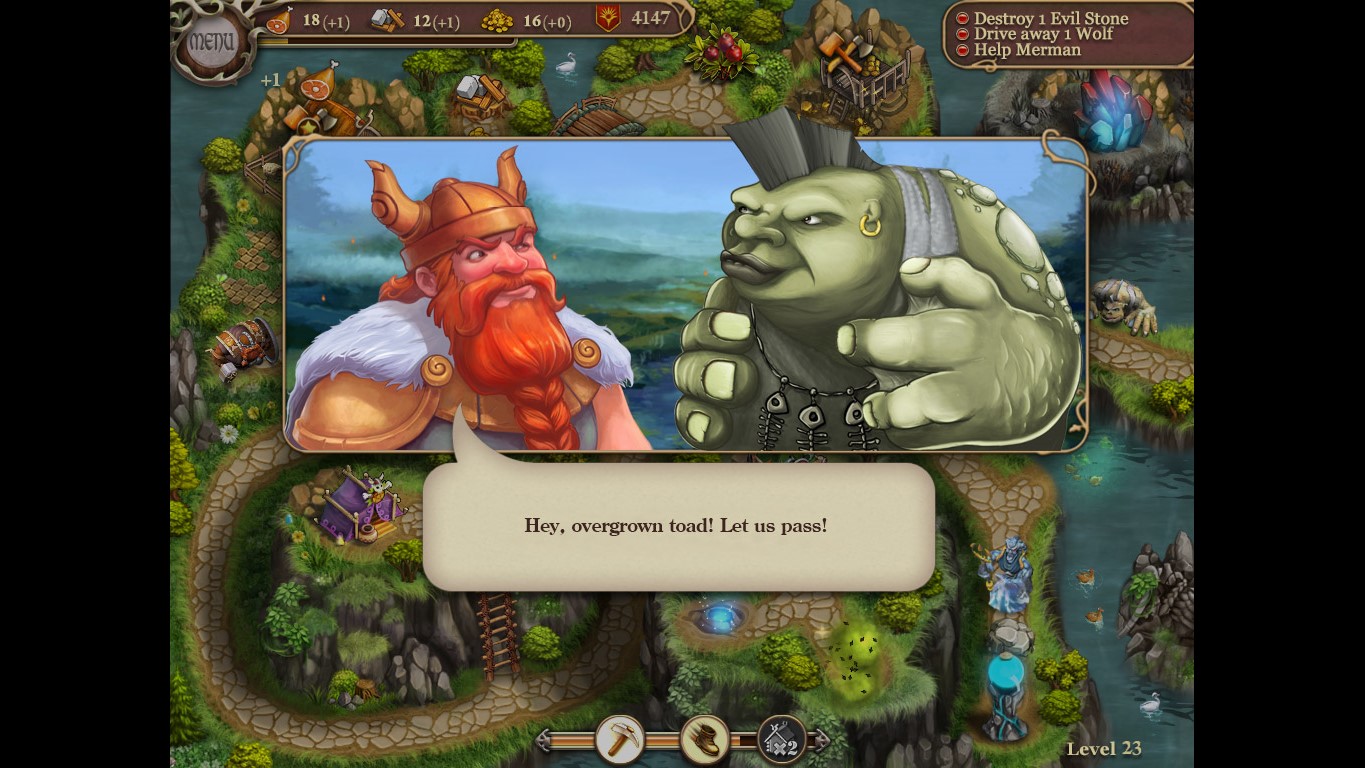
Task: Dismiss the dialogue speech bubble
Action: [x=676, y=525]
